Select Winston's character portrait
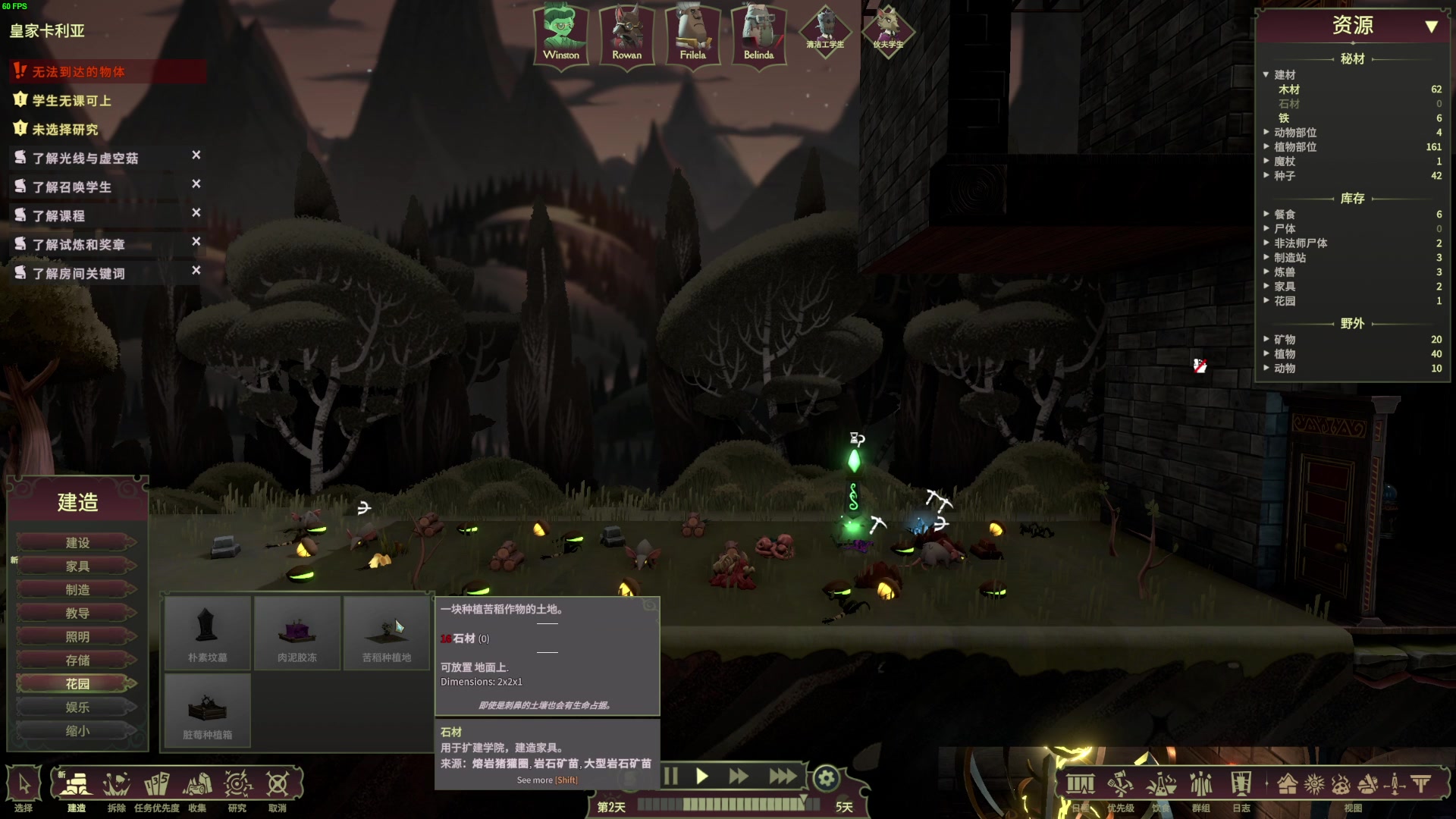Image resolution: width=1456 pixels, height=819 pixels. pos(561,35)
